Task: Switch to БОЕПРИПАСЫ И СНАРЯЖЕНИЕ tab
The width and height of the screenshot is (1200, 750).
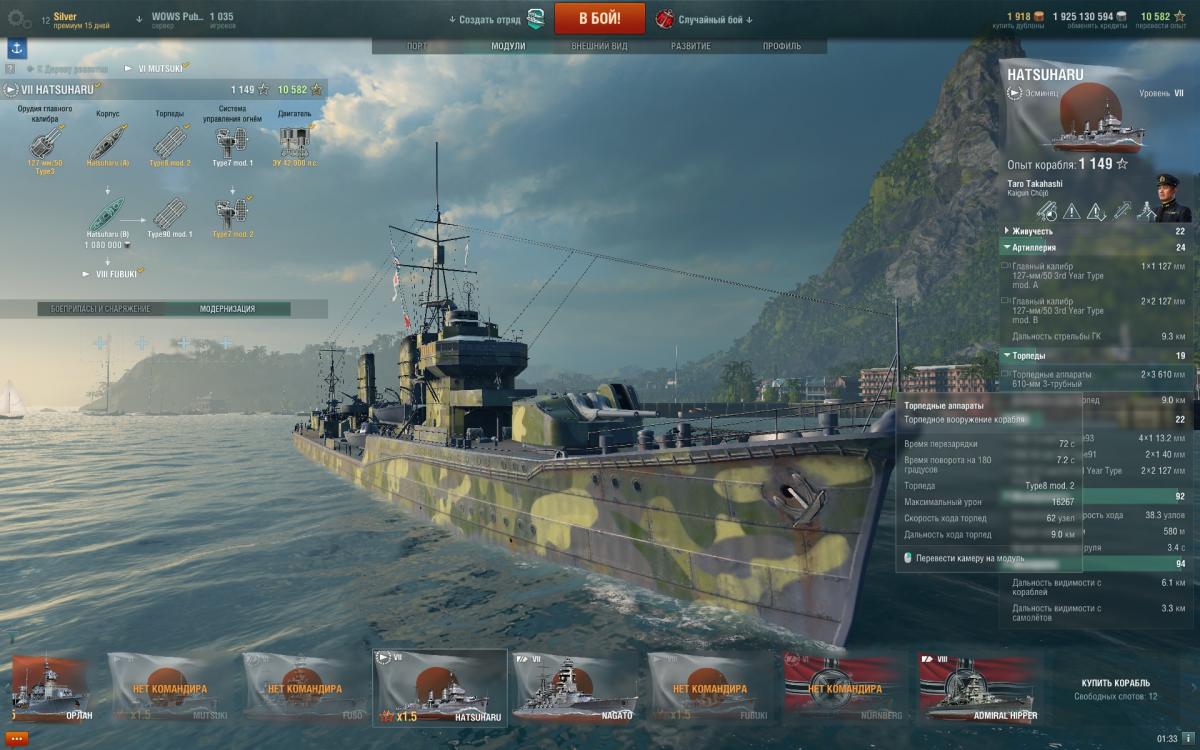Action: [101, 309]
